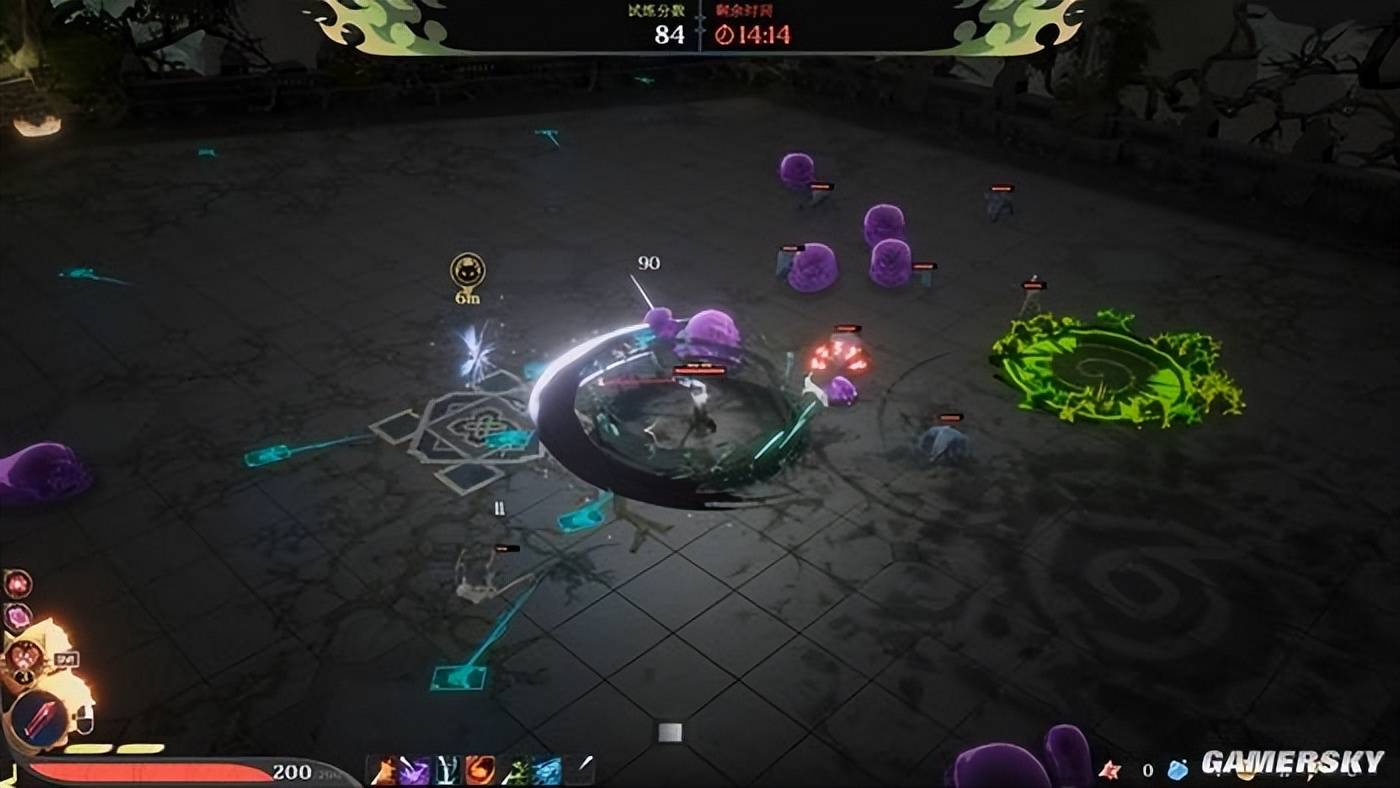
Task: Click the Gamersky watermark logo
Action: [1292, 762]
